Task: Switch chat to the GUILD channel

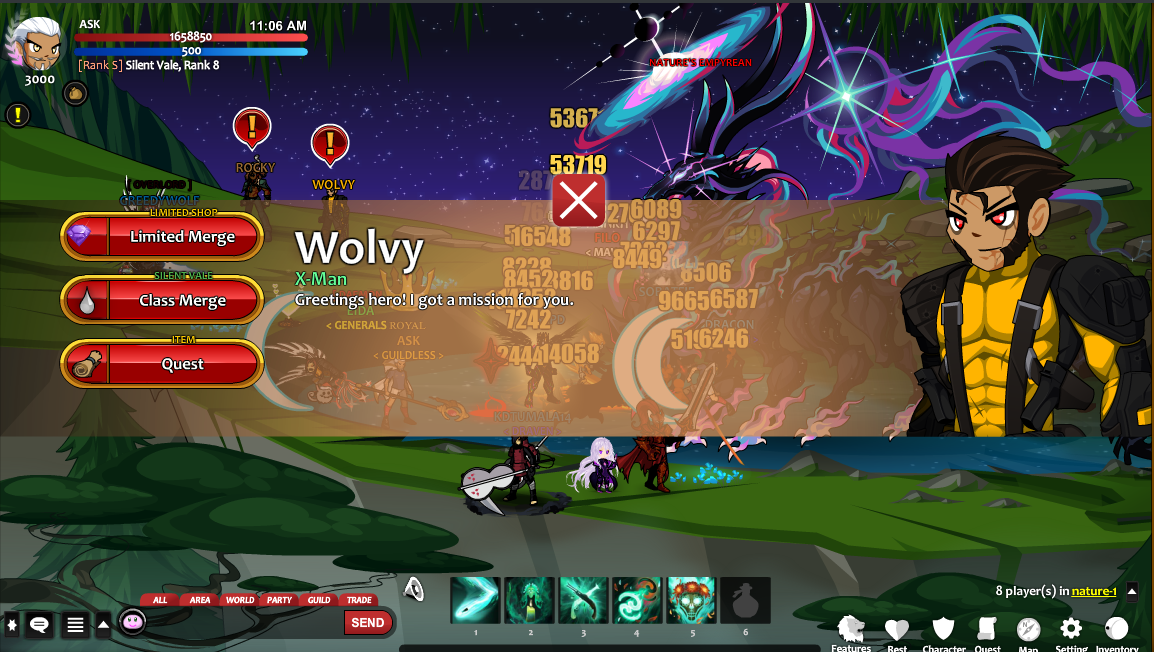Action: click(319, 600)
